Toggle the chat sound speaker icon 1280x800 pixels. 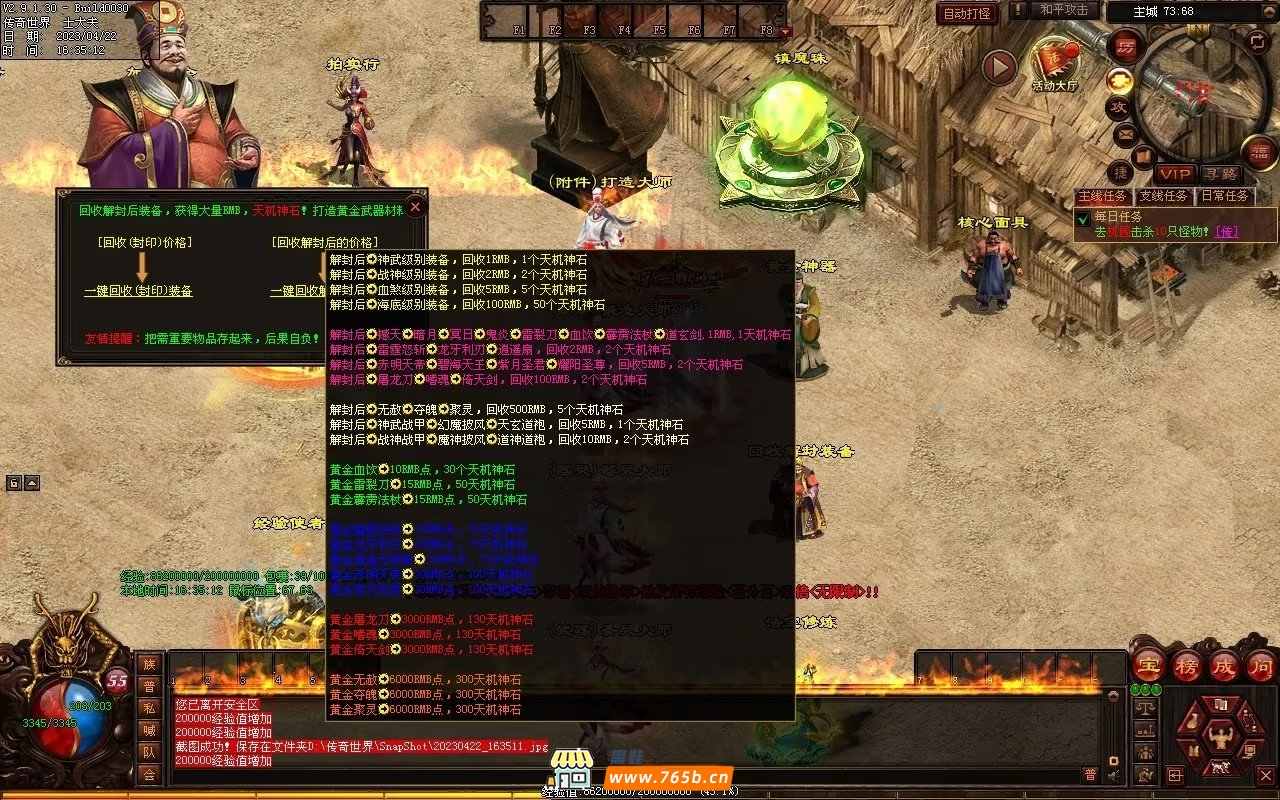pos(1113,774)
